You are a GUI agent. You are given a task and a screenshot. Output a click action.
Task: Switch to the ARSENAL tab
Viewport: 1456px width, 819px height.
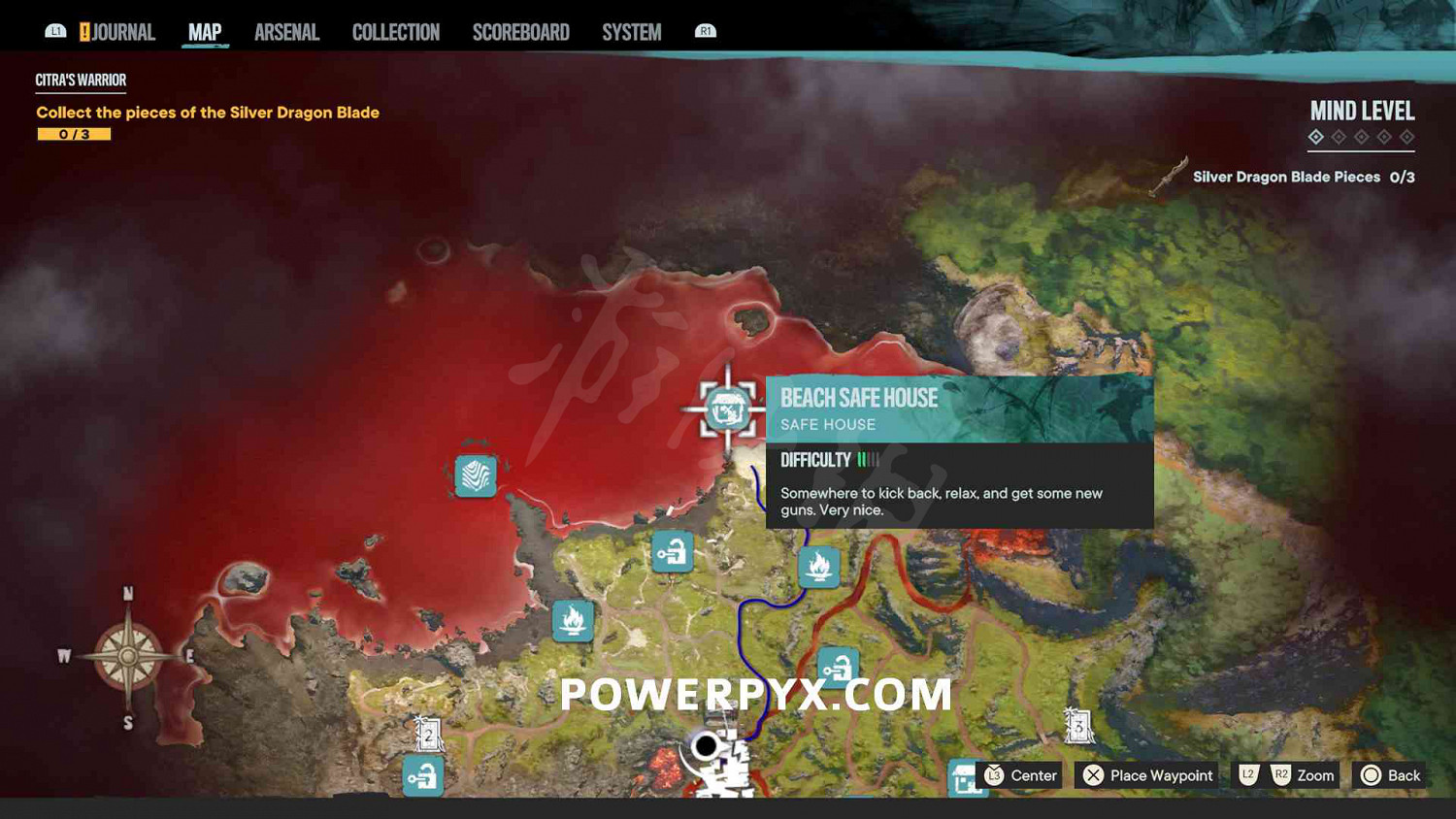[286, 31]
